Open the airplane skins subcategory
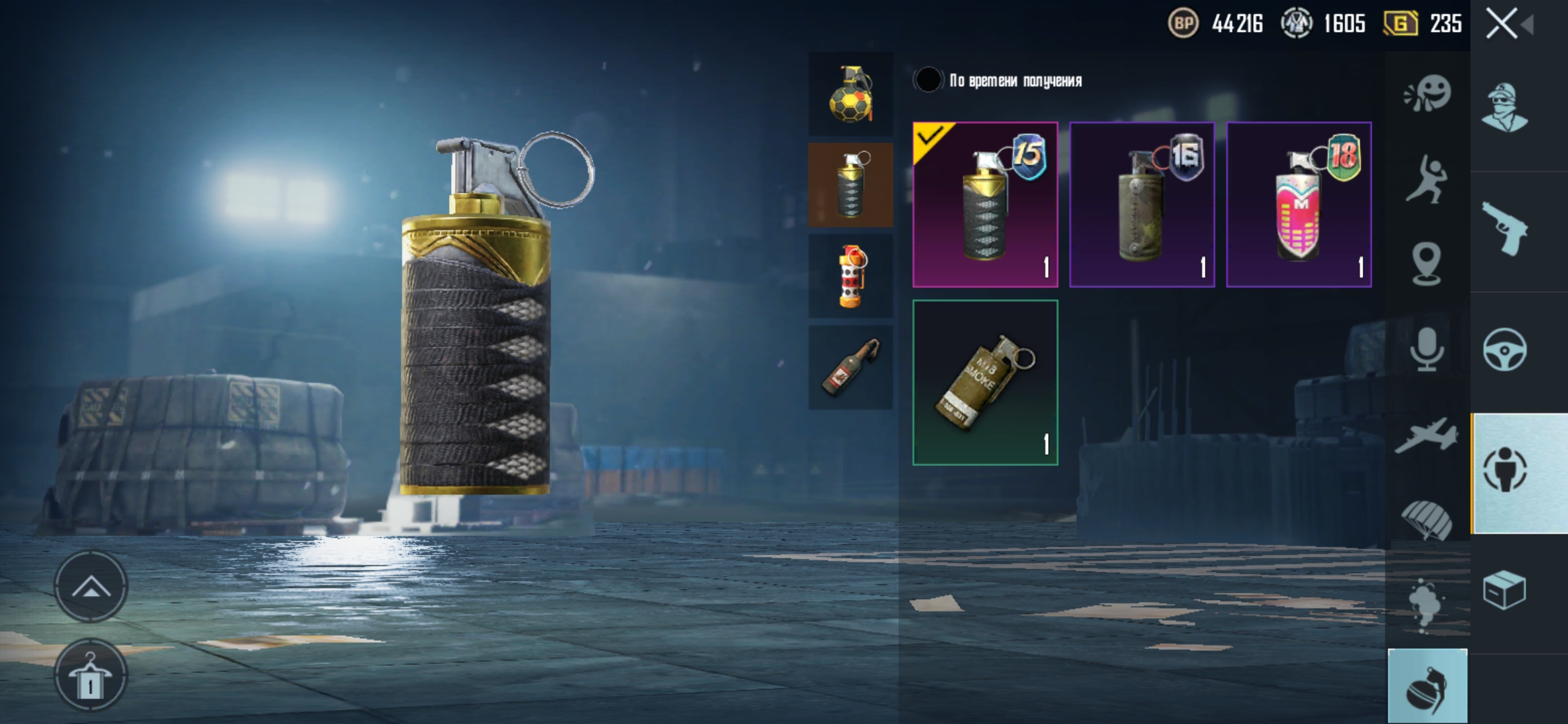 pyautogui.click(x=1427, y=436)
